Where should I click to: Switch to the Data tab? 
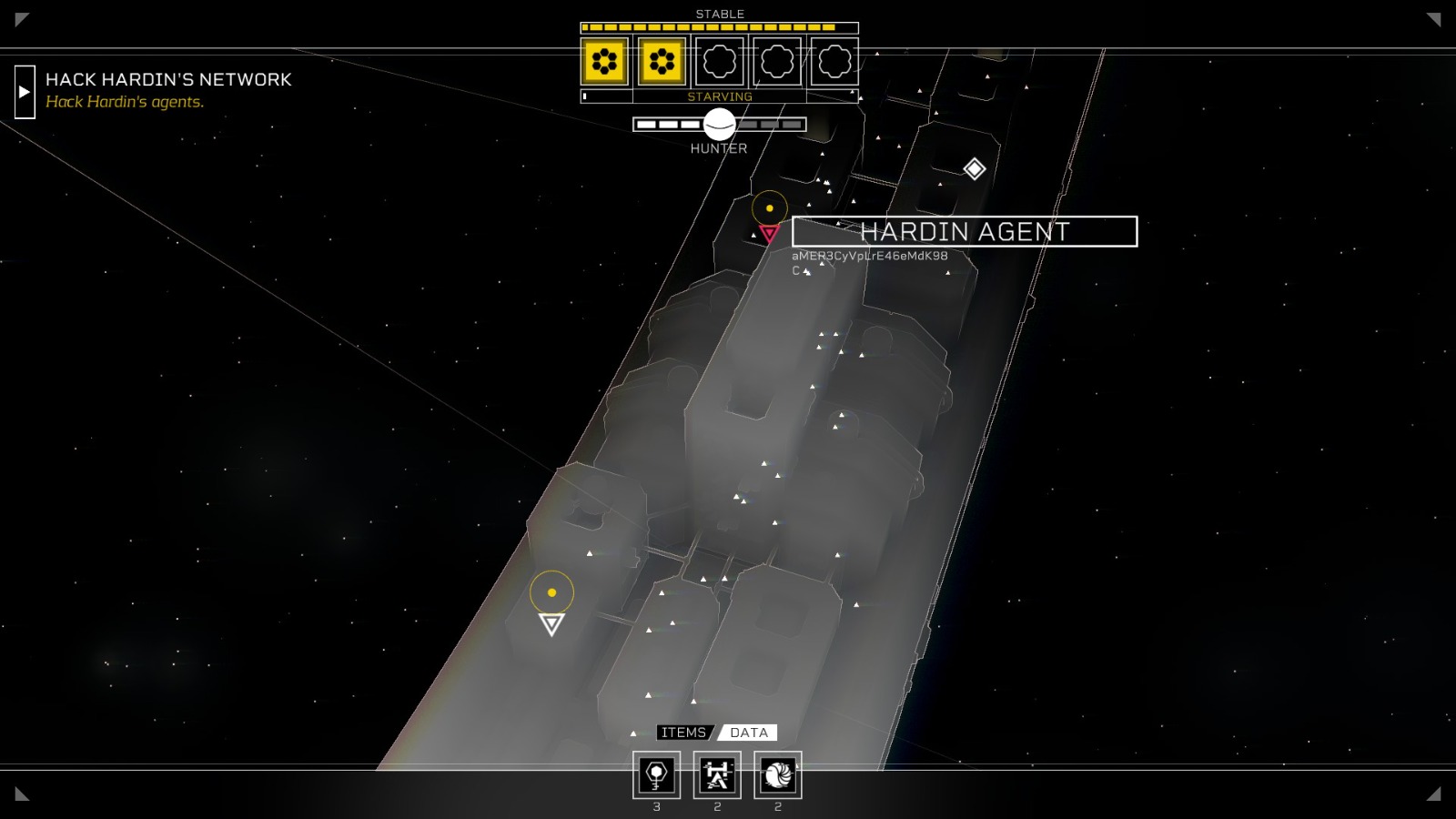pyautogui.click(x=748, y=733)
